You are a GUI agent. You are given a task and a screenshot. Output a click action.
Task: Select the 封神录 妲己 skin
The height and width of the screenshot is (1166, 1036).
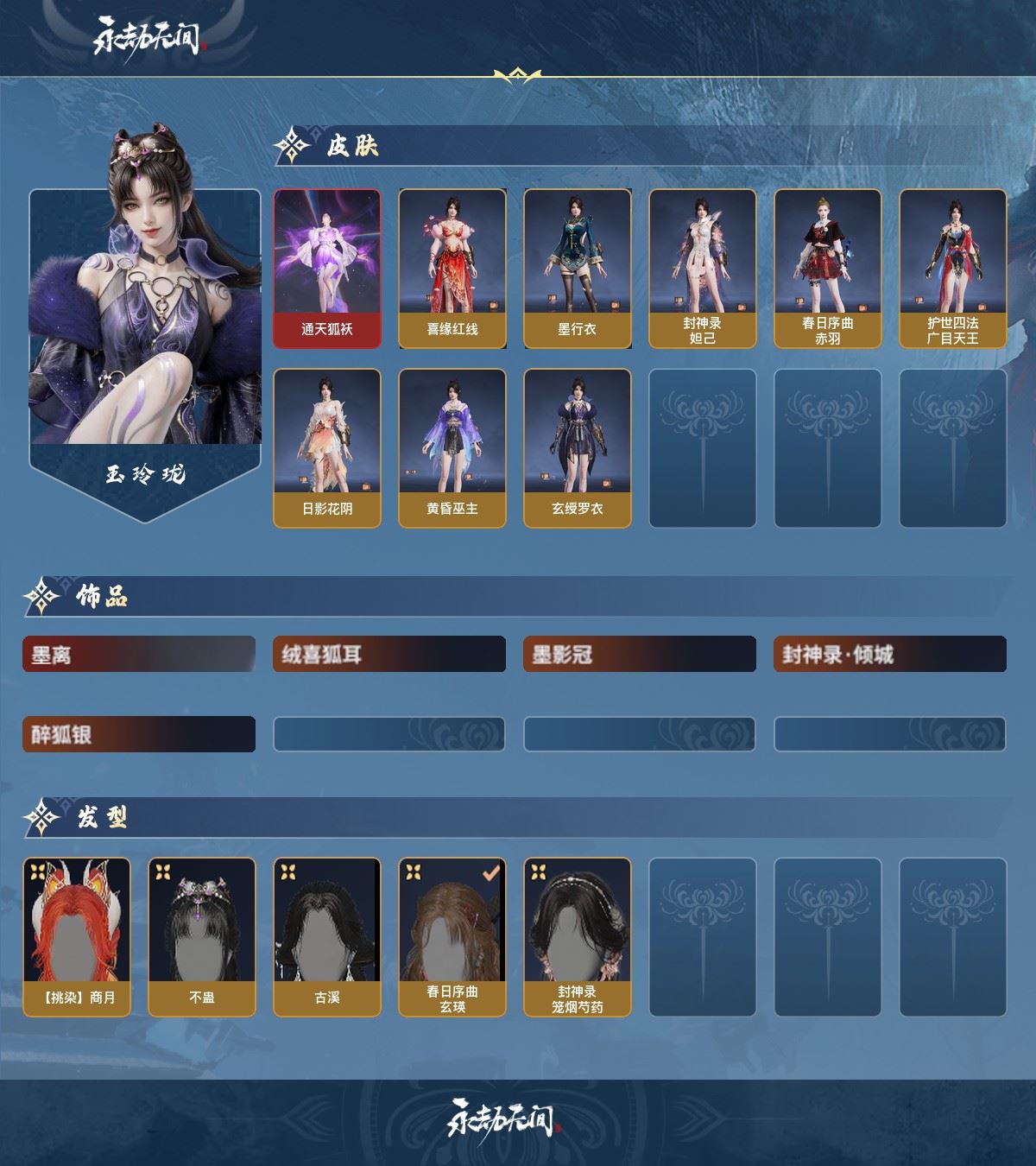tap(703, 269)
